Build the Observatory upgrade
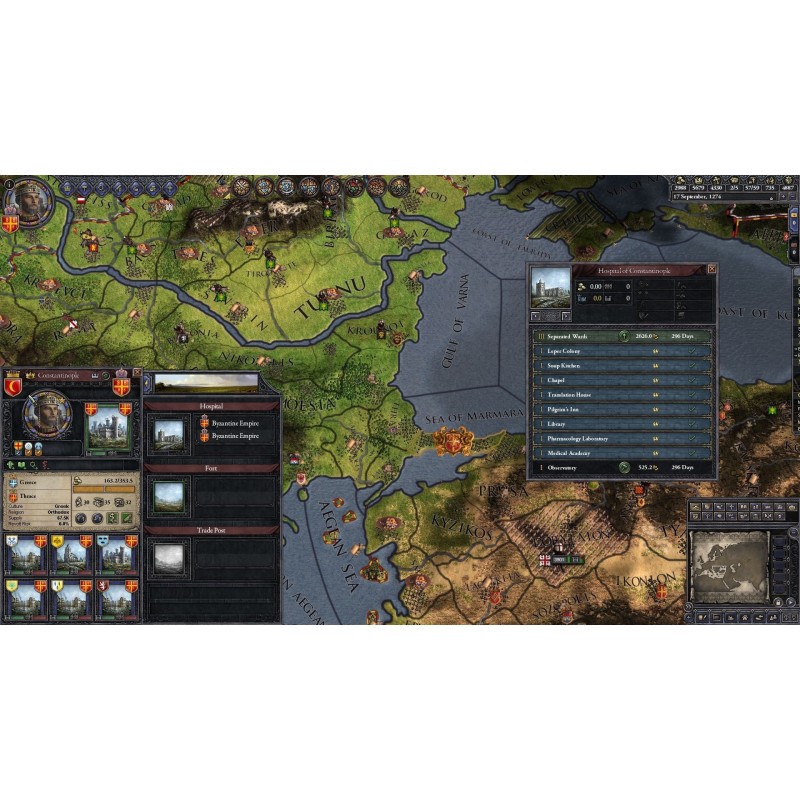800x800 pixels. click(x=623, y=467)
